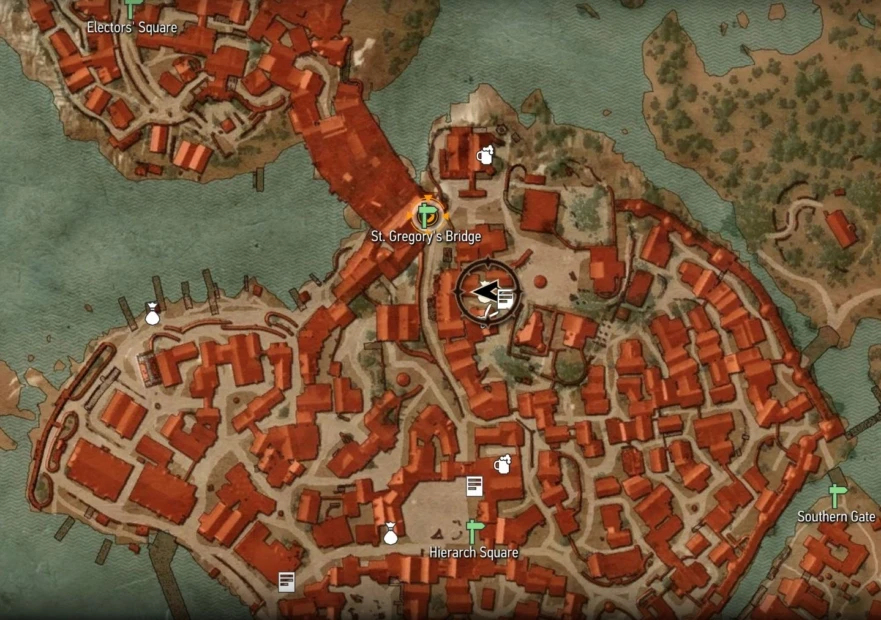
Task: Select the notice board icon beside the player arrow
Action: point(507,296)
